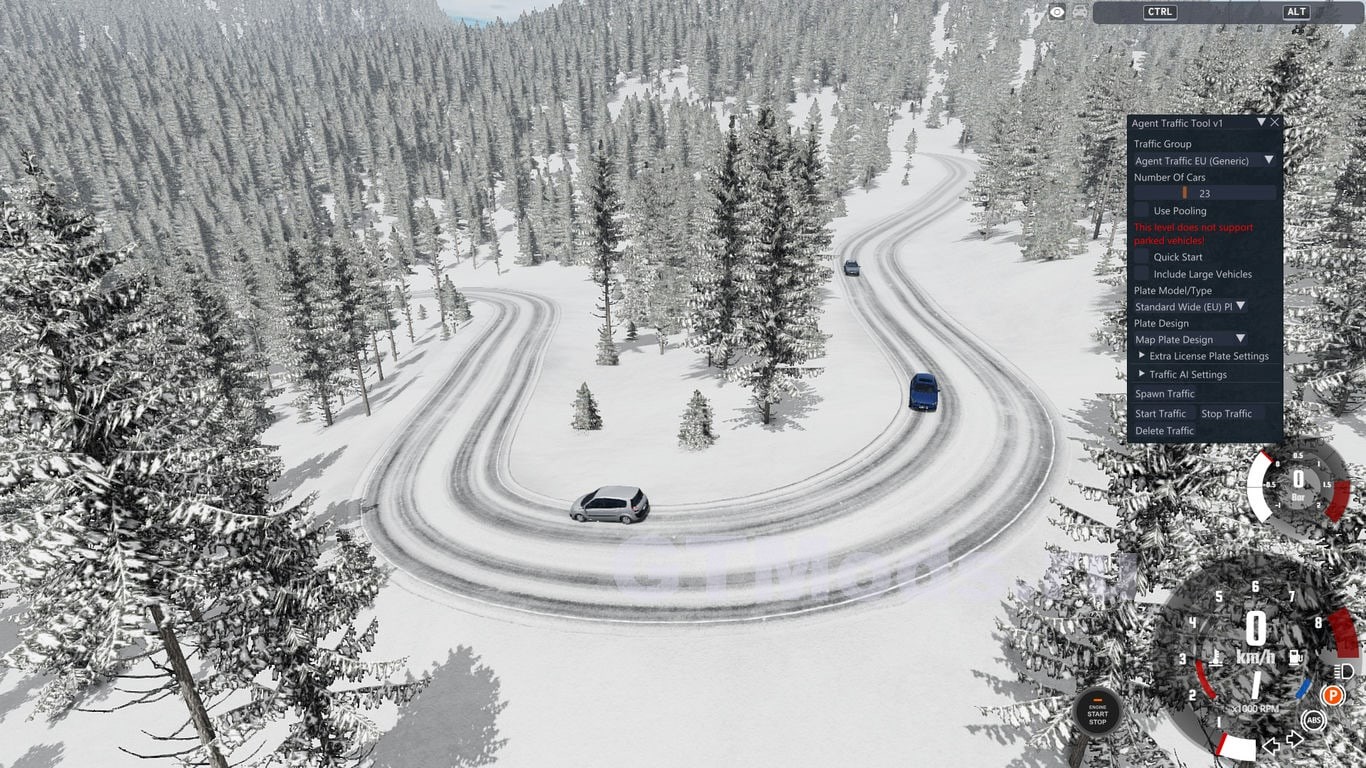Select the car icon beside the eye
The image size is (1366, 768).
coord(1080,12)
